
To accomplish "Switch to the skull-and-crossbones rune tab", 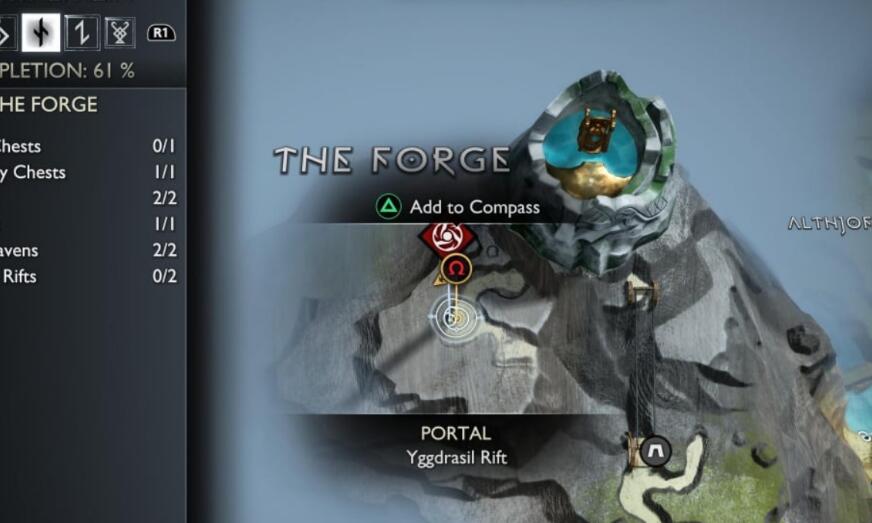I will tap(122, 33).
